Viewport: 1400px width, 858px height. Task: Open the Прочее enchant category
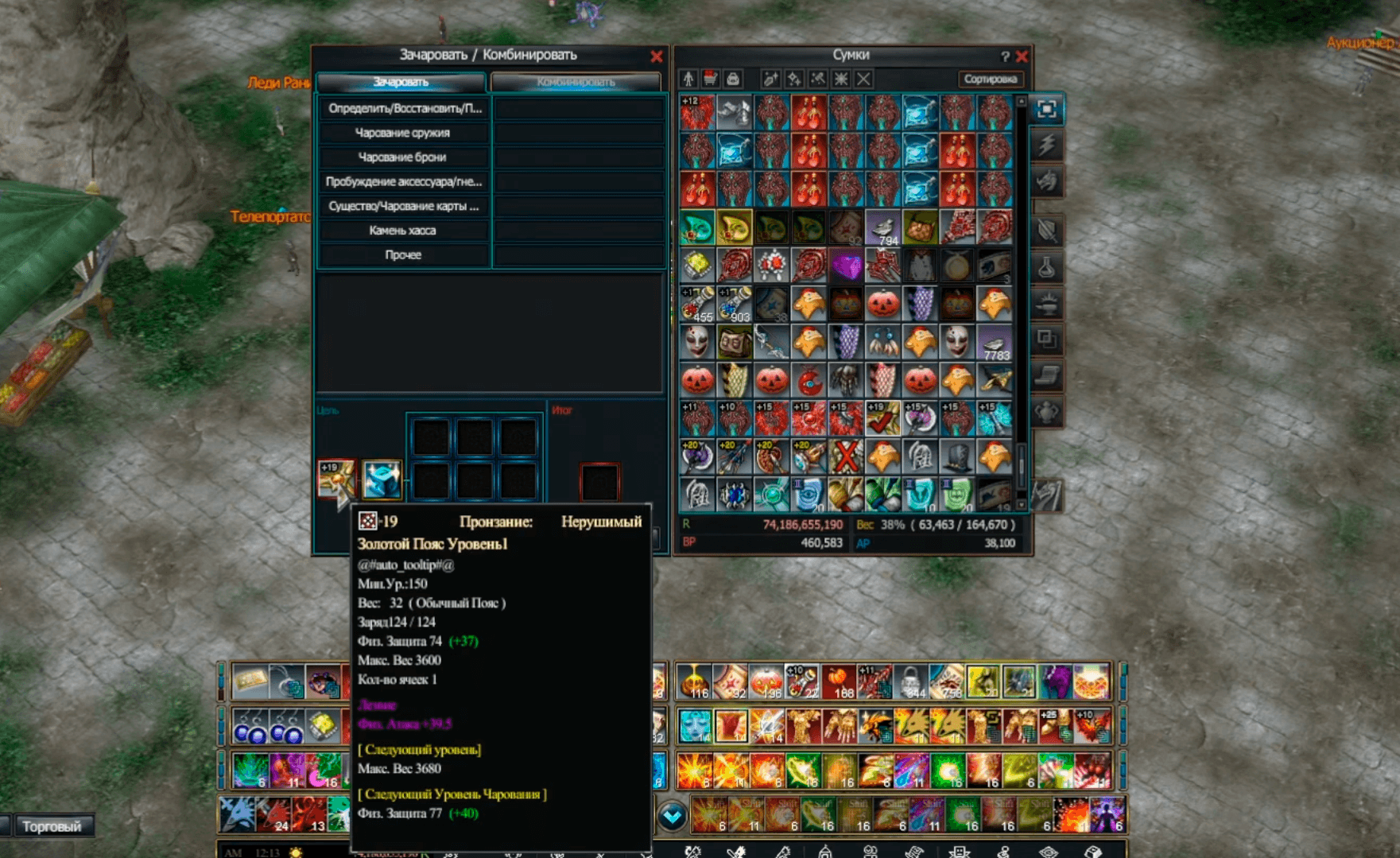click(x=402, y=255)
